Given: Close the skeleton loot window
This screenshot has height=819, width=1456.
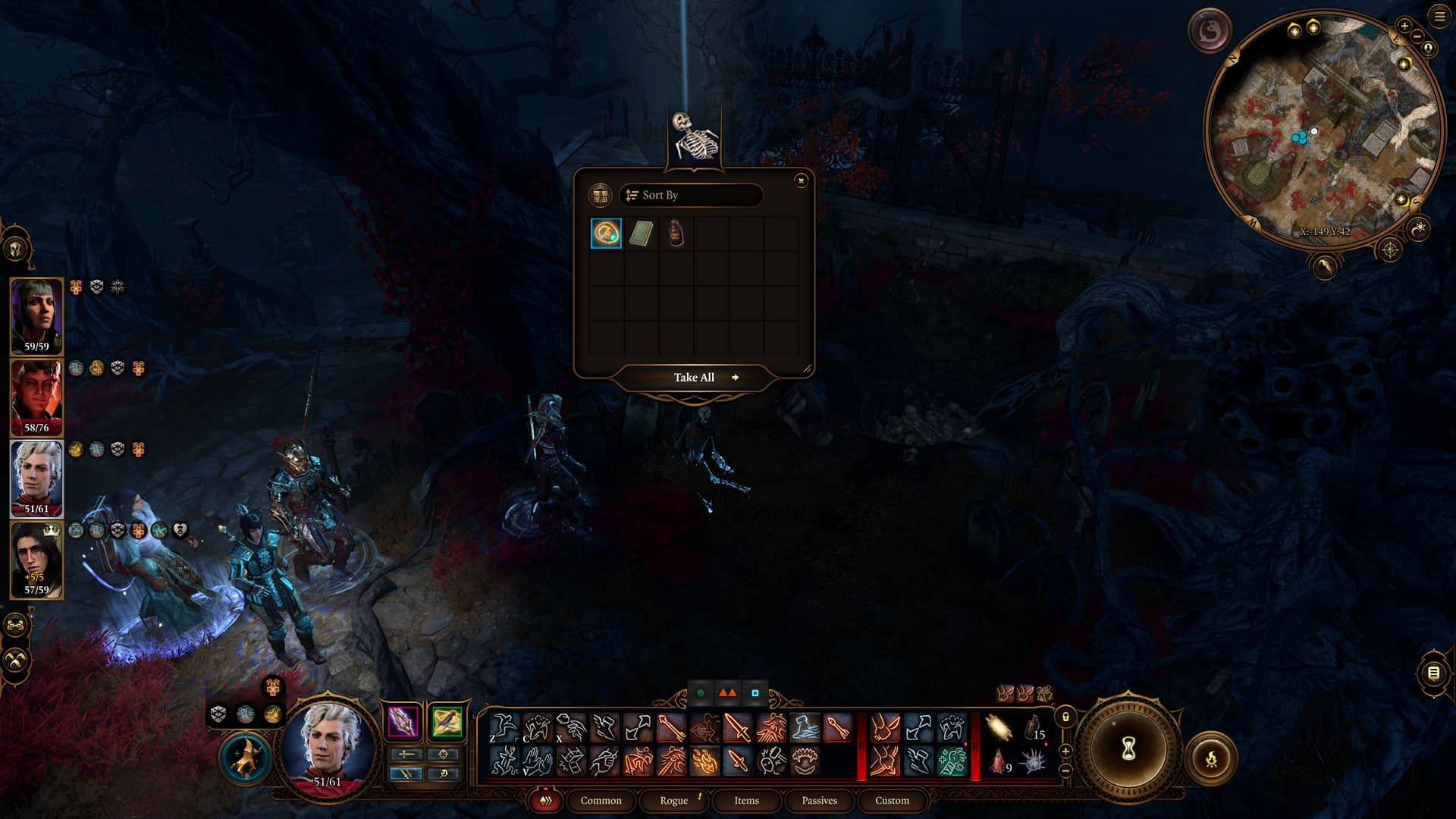Looking at the screenshot, I should tap(801, 180).
